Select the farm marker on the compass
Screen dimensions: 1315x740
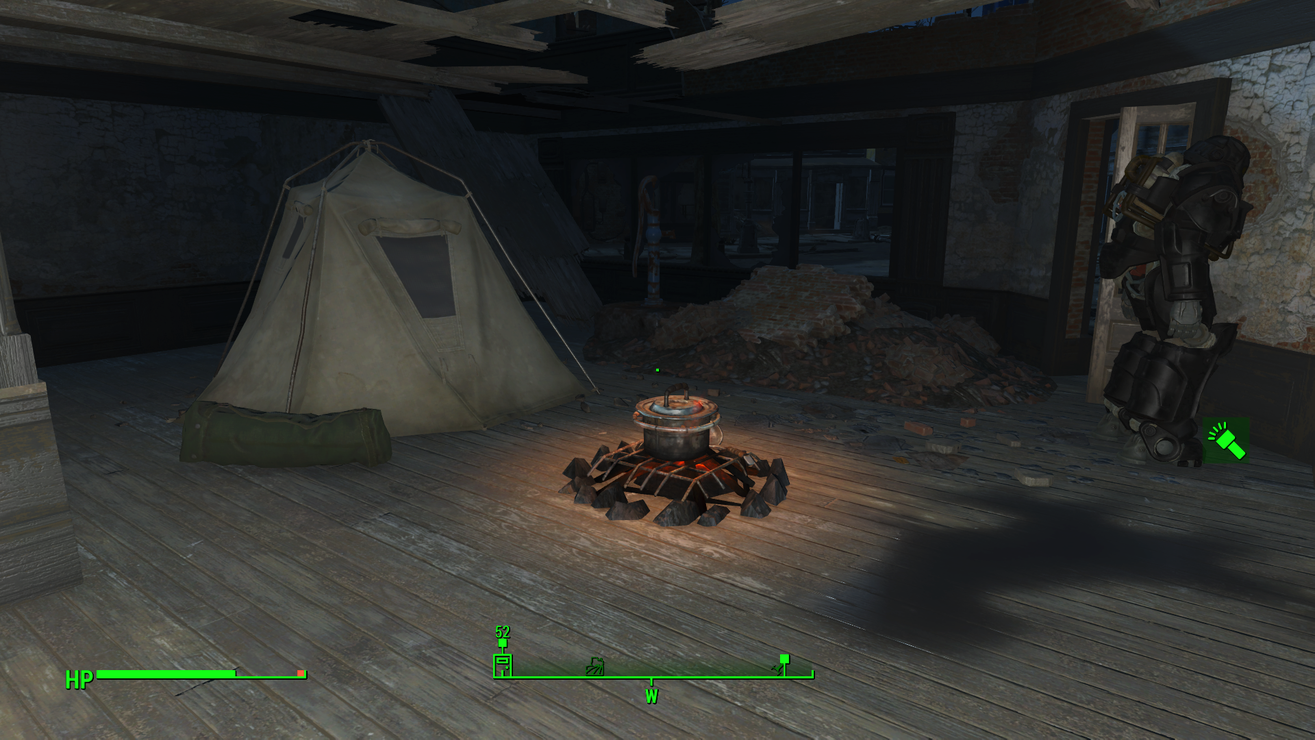595,665
